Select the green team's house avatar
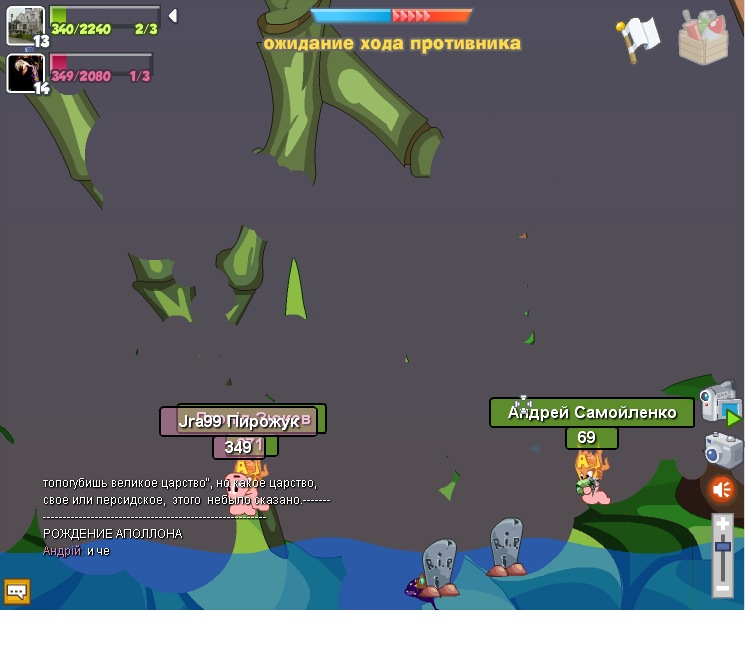The height and width of the screenshot is (650, 745). tap(25, 25)
